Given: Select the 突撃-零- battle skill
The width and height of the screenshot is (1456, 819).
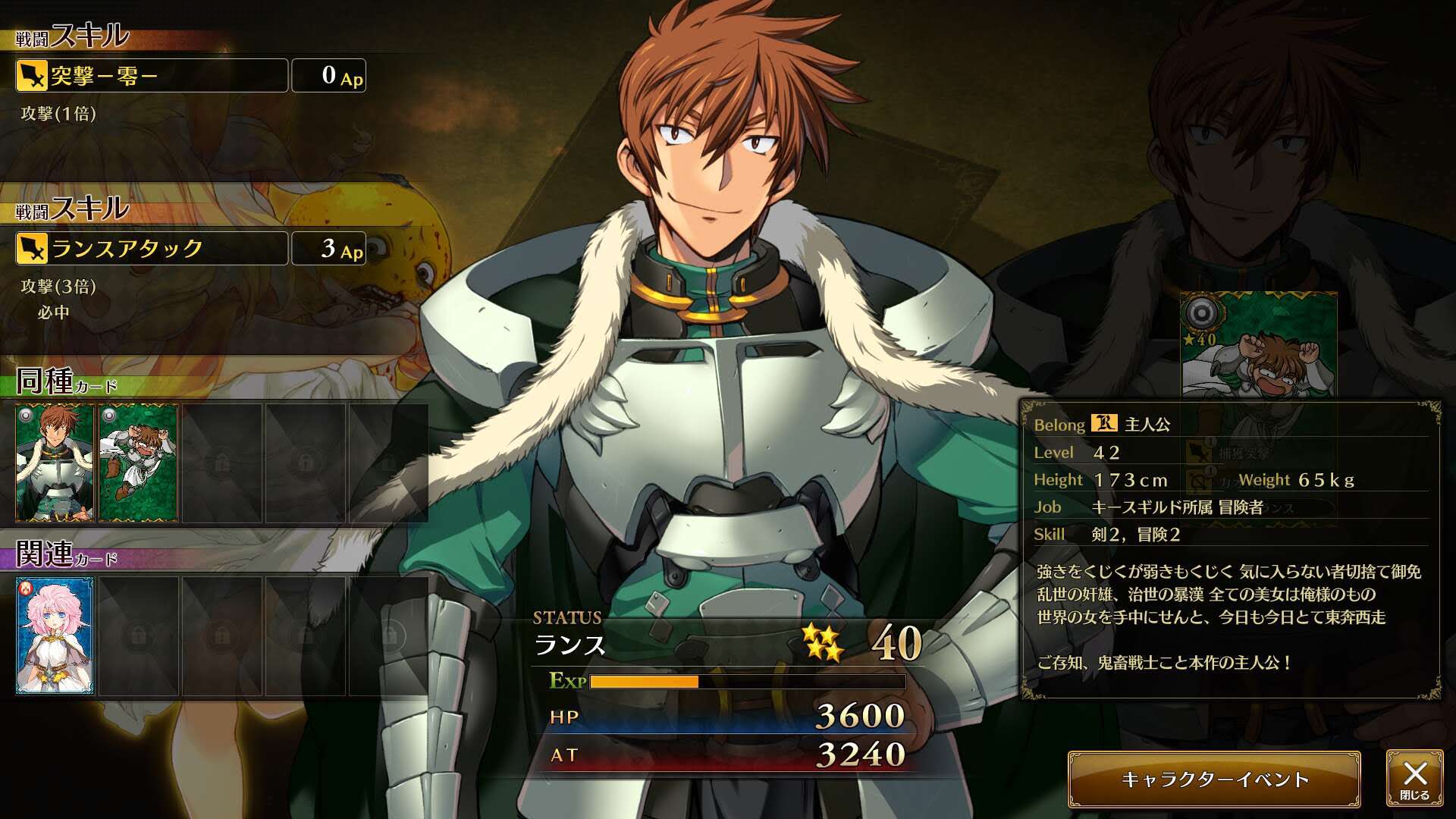Looking at the screenshot, I should click(x=152, y=76).
